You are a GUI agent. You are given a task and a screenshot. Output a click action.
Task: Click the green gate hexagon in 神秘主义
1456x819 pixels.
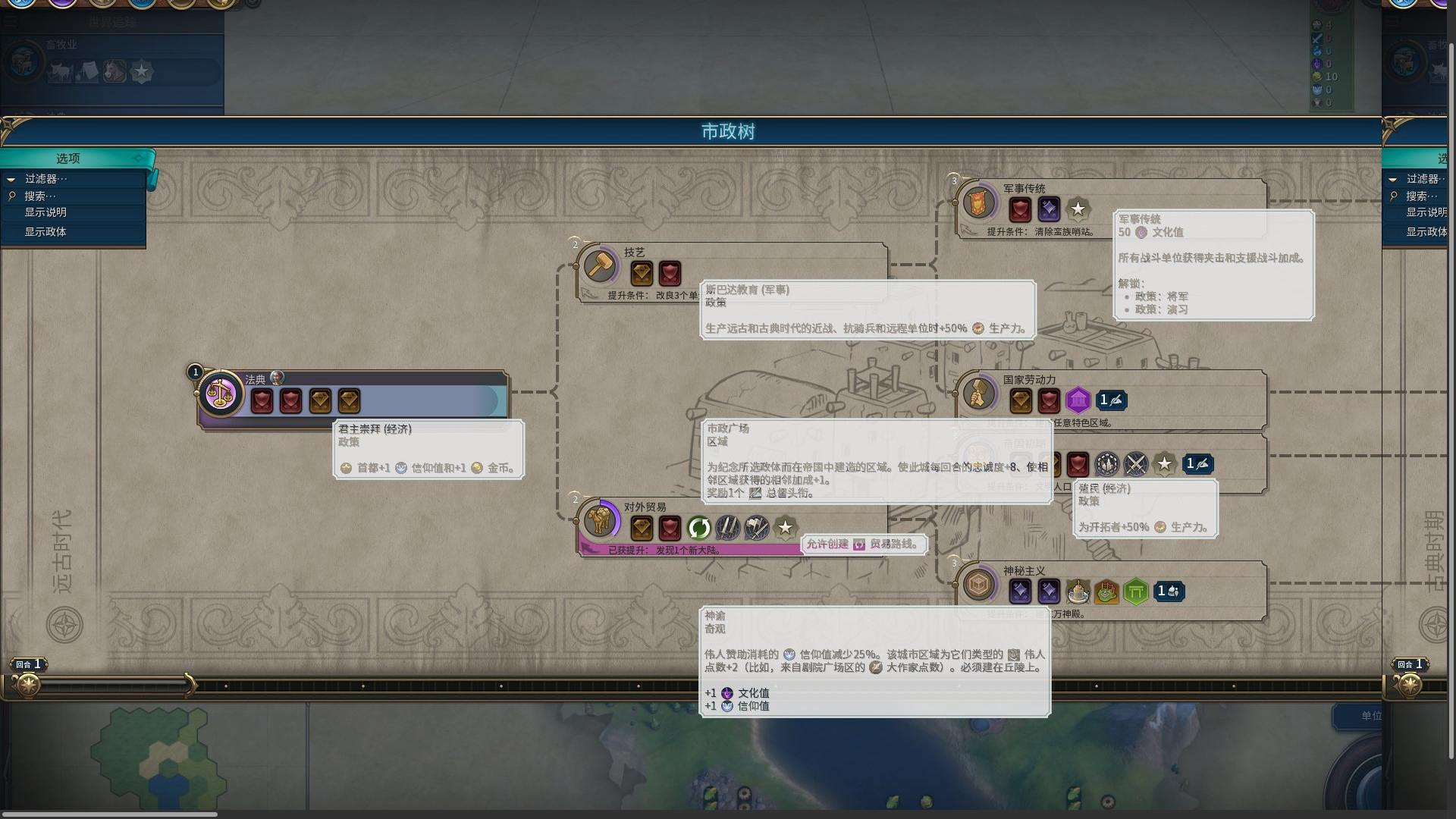[x=1135, y=591]
